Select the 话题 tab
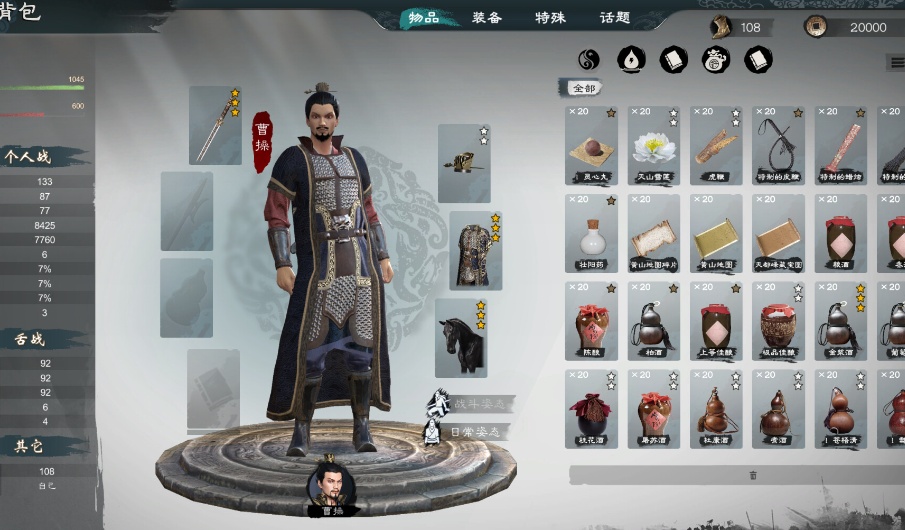The image size is (905, 530). coord(614,18)
